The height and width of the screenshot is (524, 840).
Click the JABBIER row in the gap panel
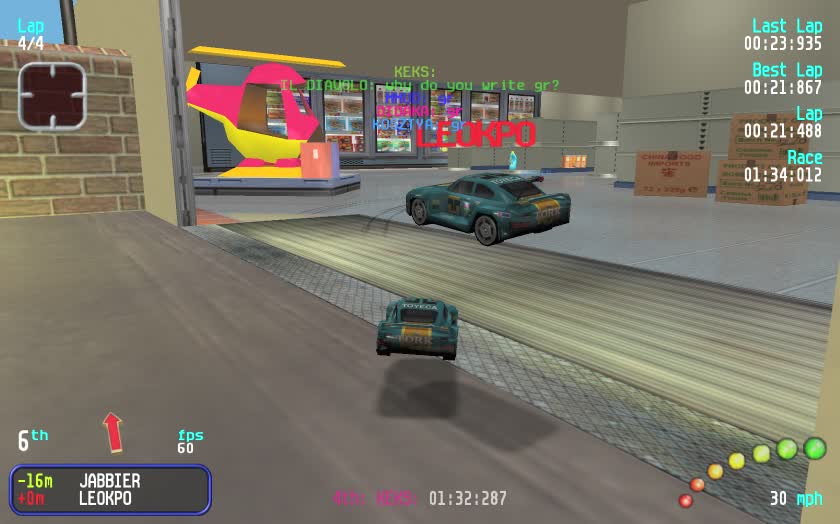pyautogui.click(x=110, y=481)
